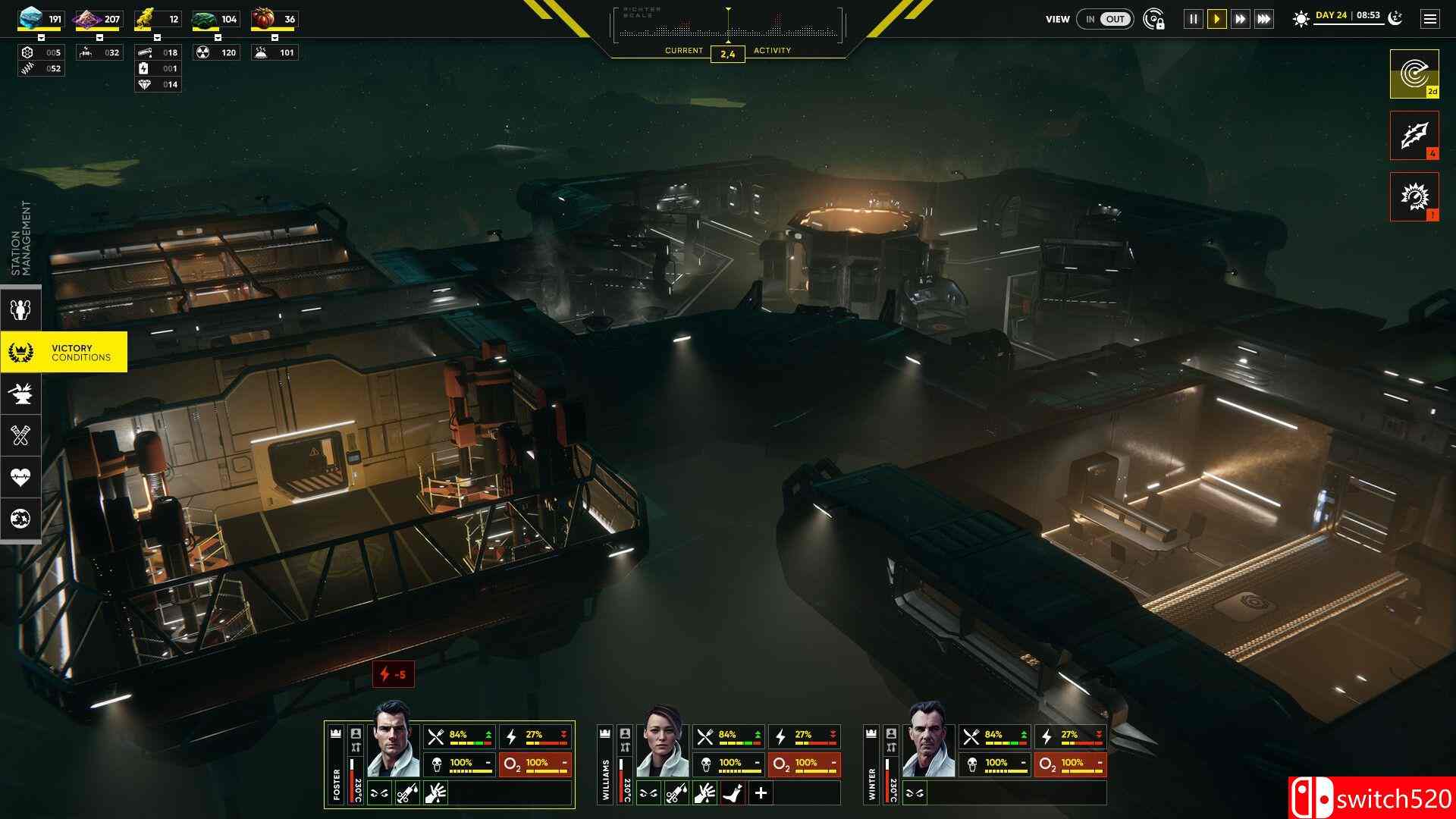Open the crew management tab
The image size is (1456, 819).
click(x=20, y=309)
